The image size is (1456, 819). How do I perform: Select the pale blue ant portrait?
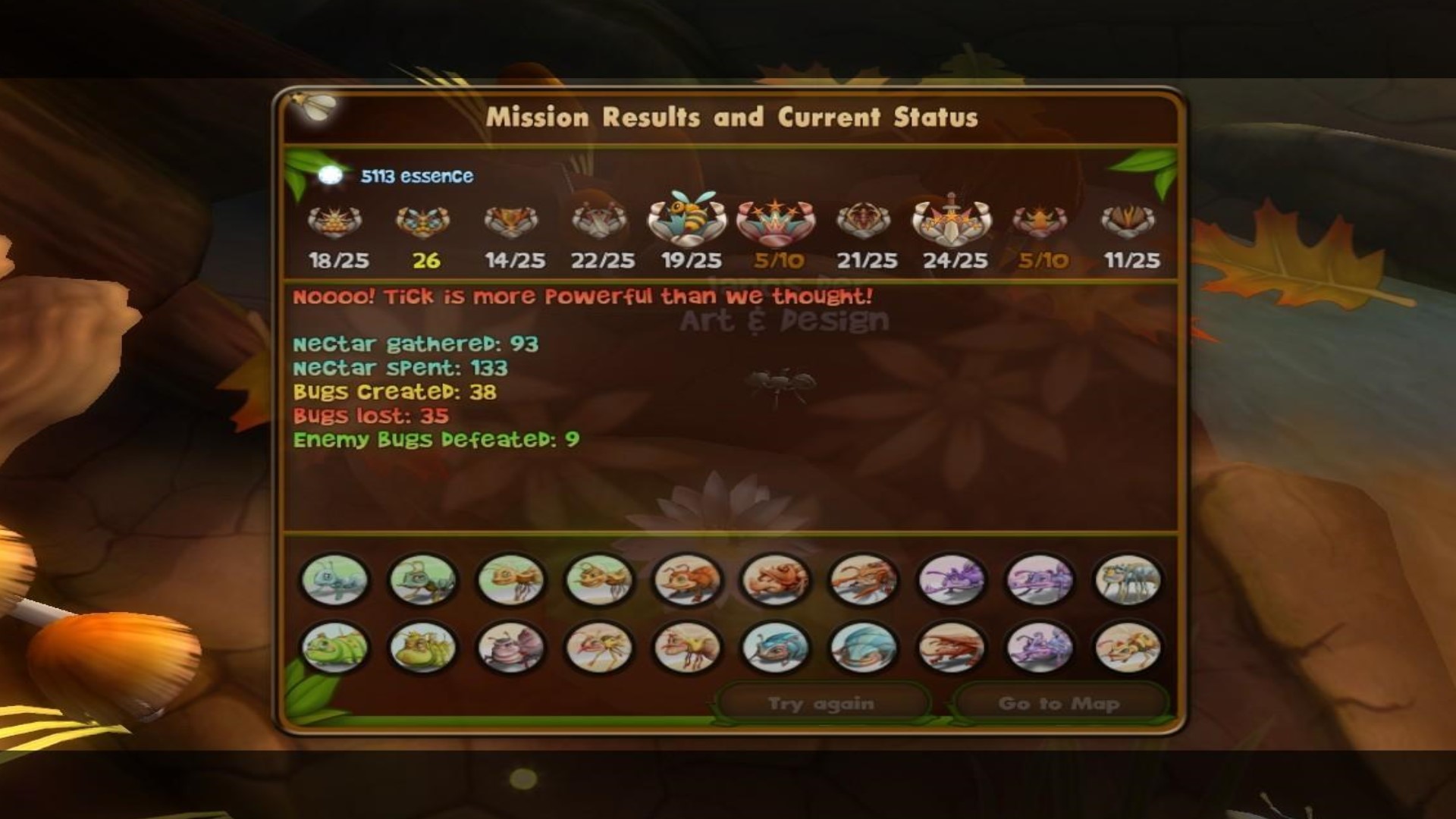(334, 579)
